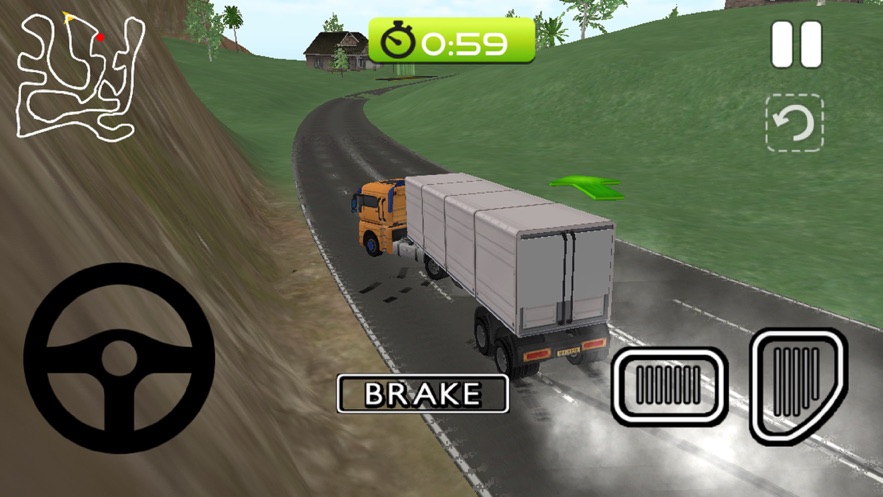Step on the tall gas pedal
The width and height of the screenshot is (883, 497).
coord(798,383)
